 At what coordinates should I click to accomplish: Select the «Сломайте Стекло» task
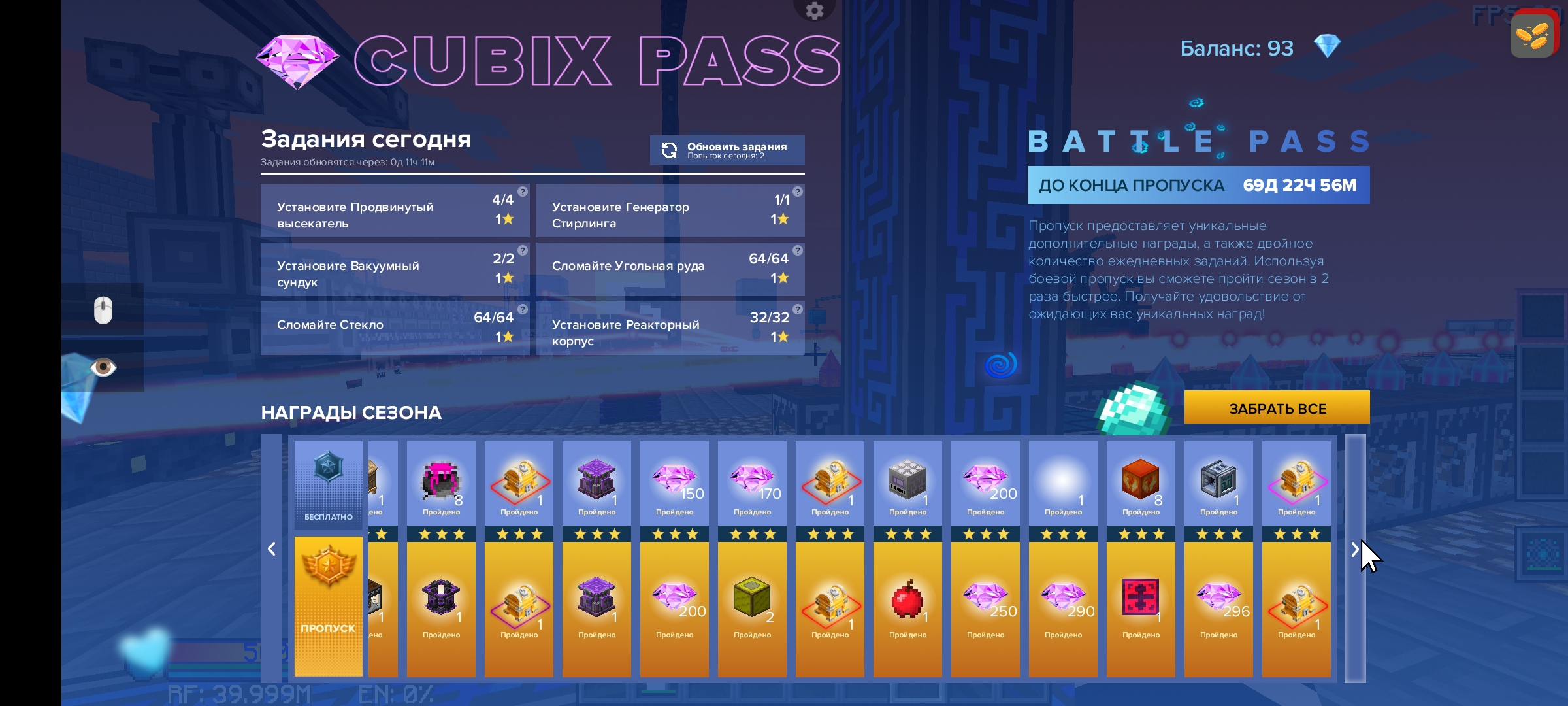pos(395,328)
